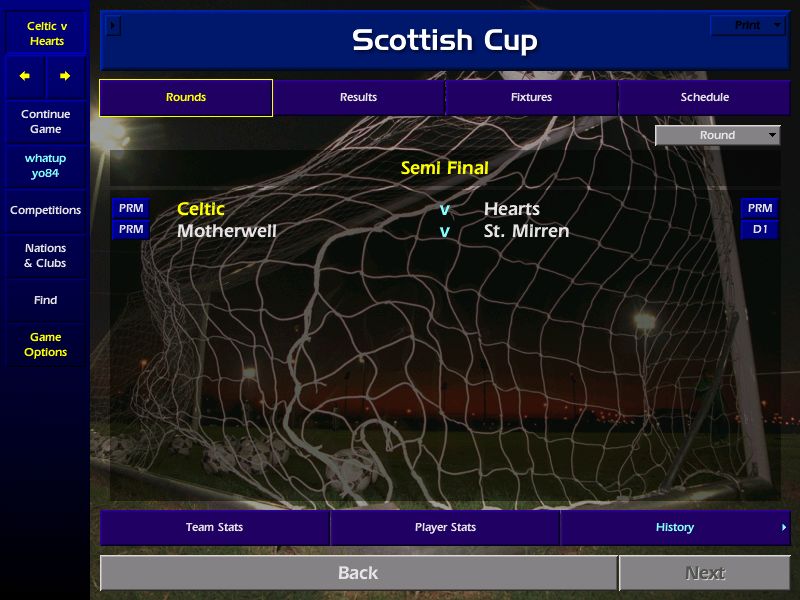Continue the game
Viewport: 800px width, 600px height.
pyautogui.click(x=45, y=121)
